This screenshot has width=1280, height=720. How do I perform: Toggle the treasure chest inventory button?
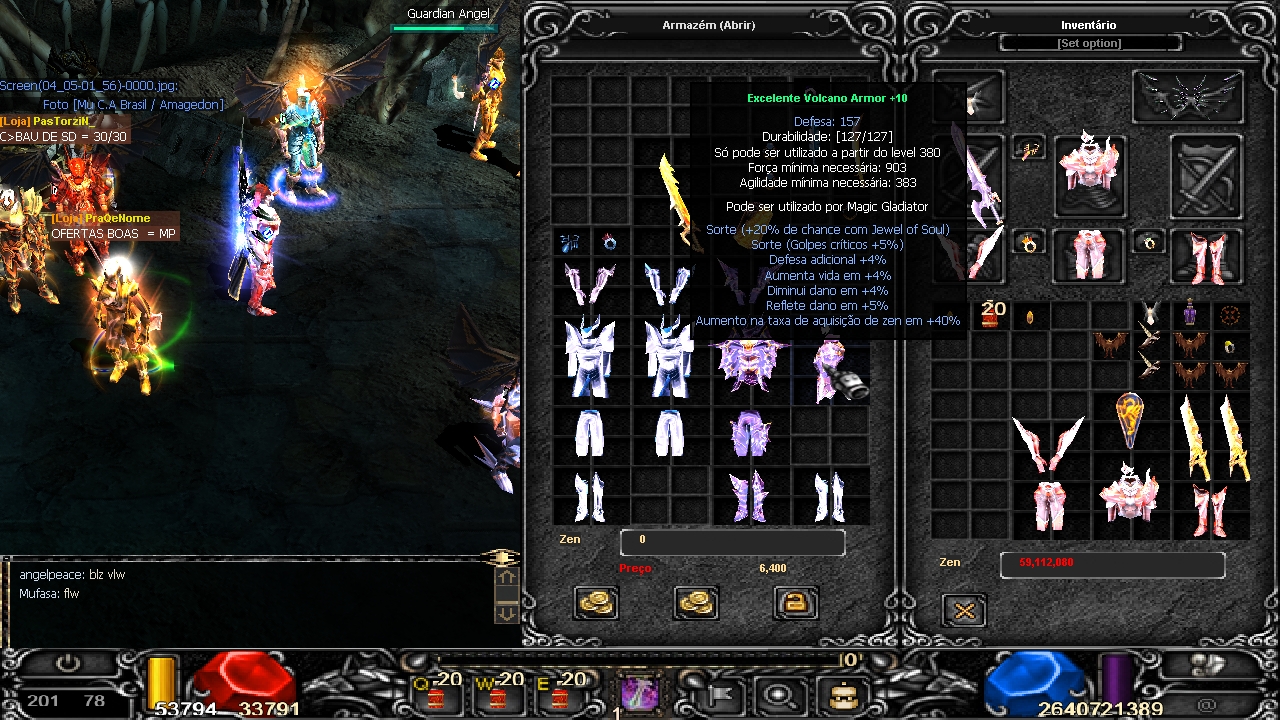coord(842,694)
